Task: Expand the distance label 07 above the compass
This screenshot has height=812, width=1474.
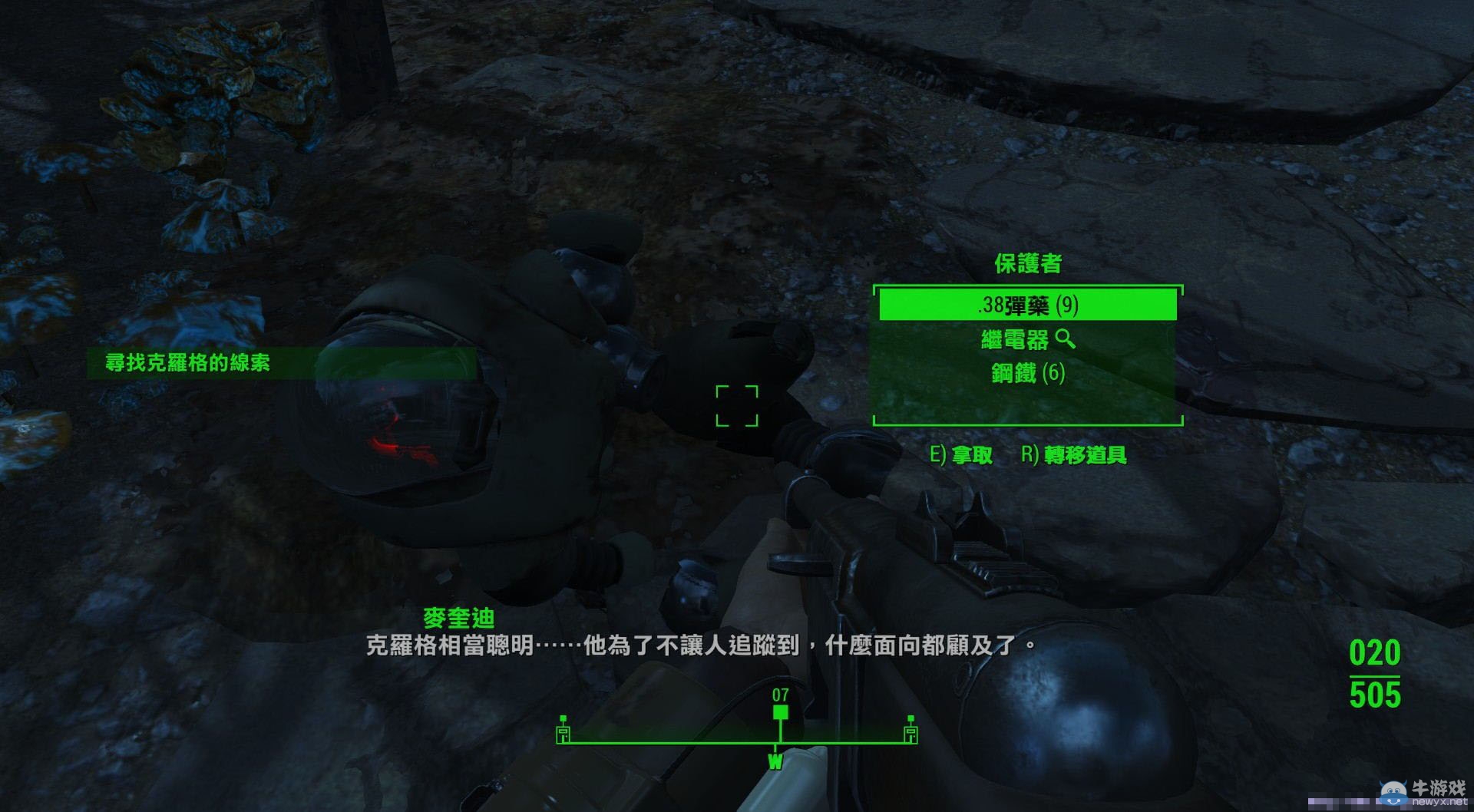Action: pyautogui.click(x=781, y=695)
